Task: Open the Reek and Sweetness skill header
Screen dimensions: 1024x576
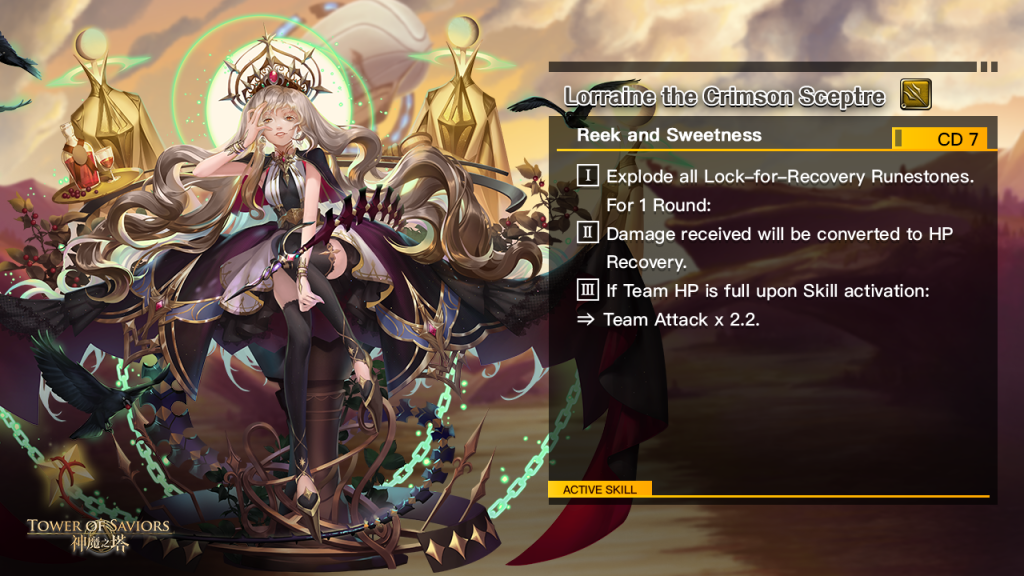Action: pos(669,136)
